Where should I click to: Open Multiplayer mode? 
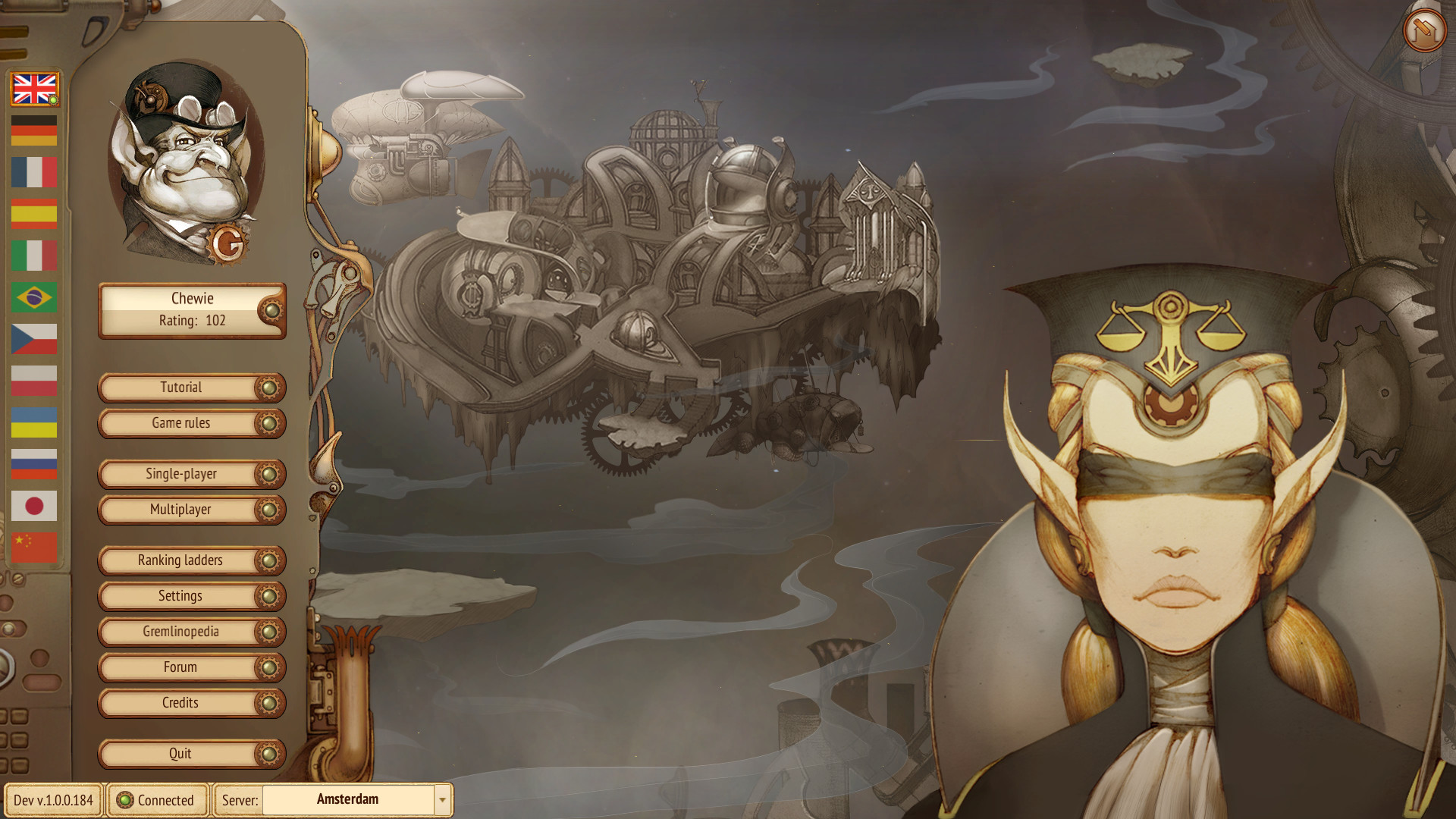(182, 510)
